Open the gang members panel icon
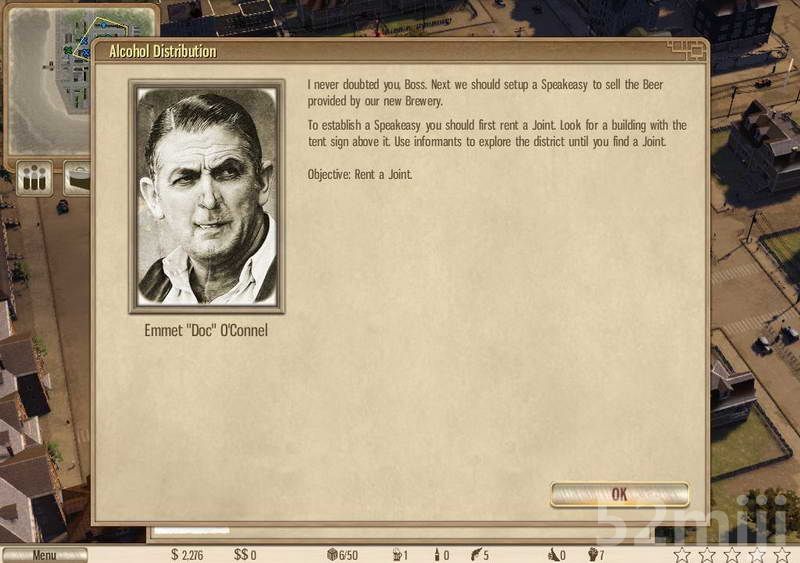The image size is (800, 563). 36,180
